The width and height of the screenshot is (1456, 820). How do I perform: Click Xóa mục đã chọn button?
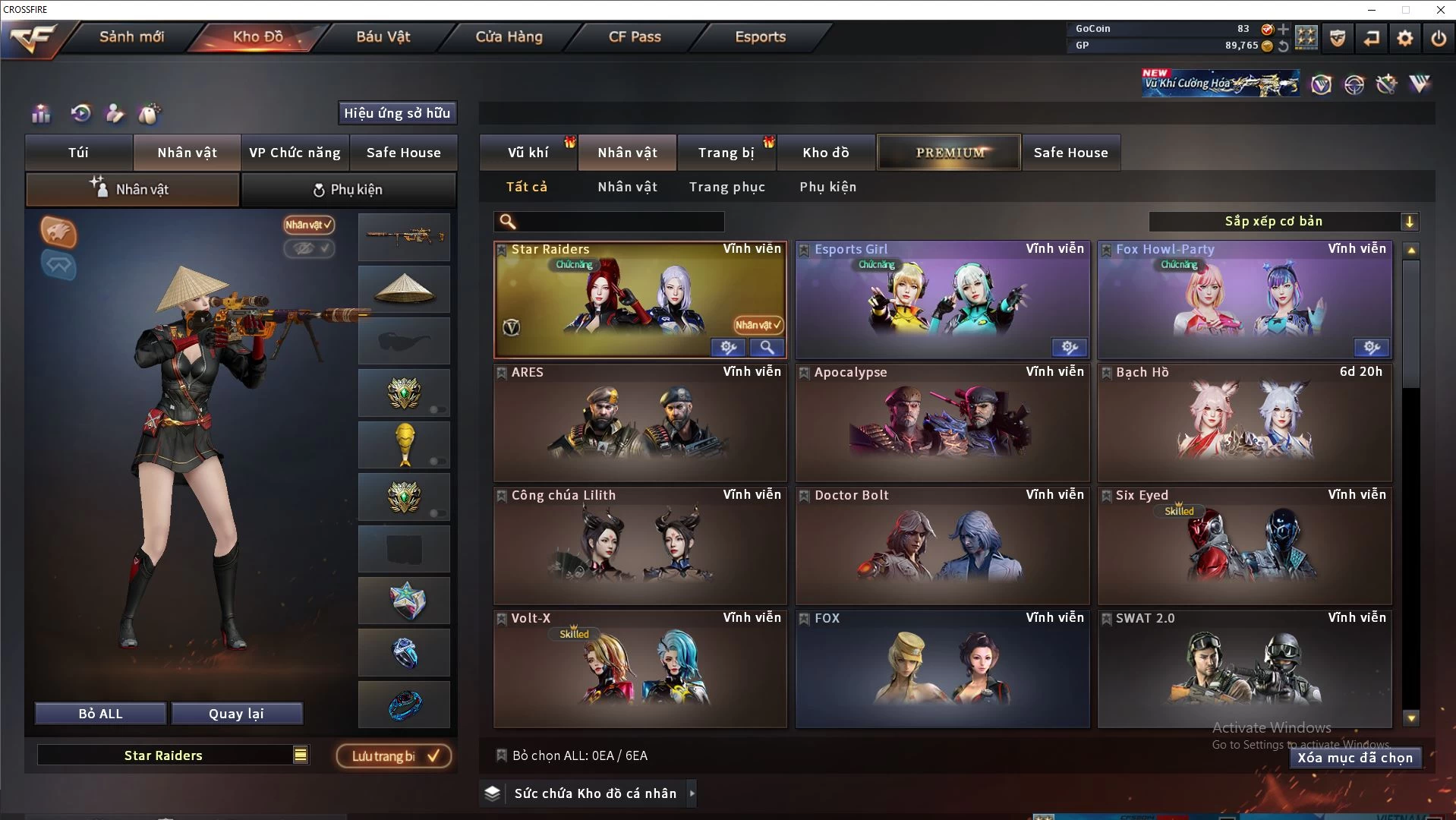[x=1355, y=758]
